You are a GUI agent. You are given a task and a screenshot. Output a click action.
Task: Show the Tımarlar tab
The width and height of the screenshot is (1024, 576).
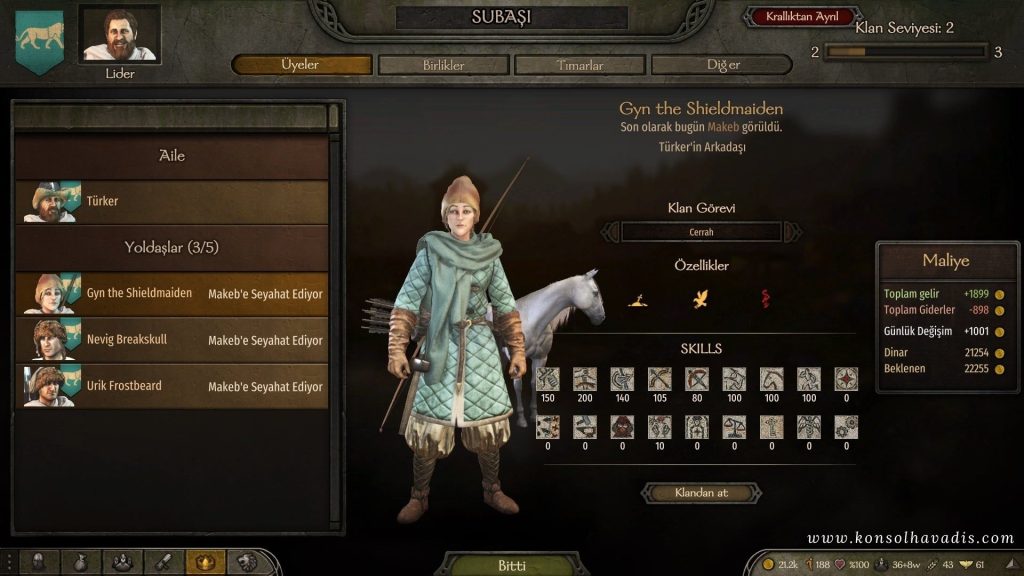[x=580, y=65]
